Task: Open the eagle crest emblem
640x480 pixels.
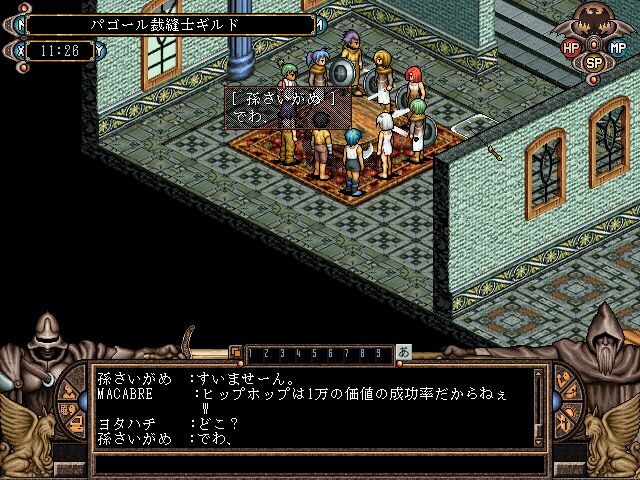Action: tap(594, 22)
